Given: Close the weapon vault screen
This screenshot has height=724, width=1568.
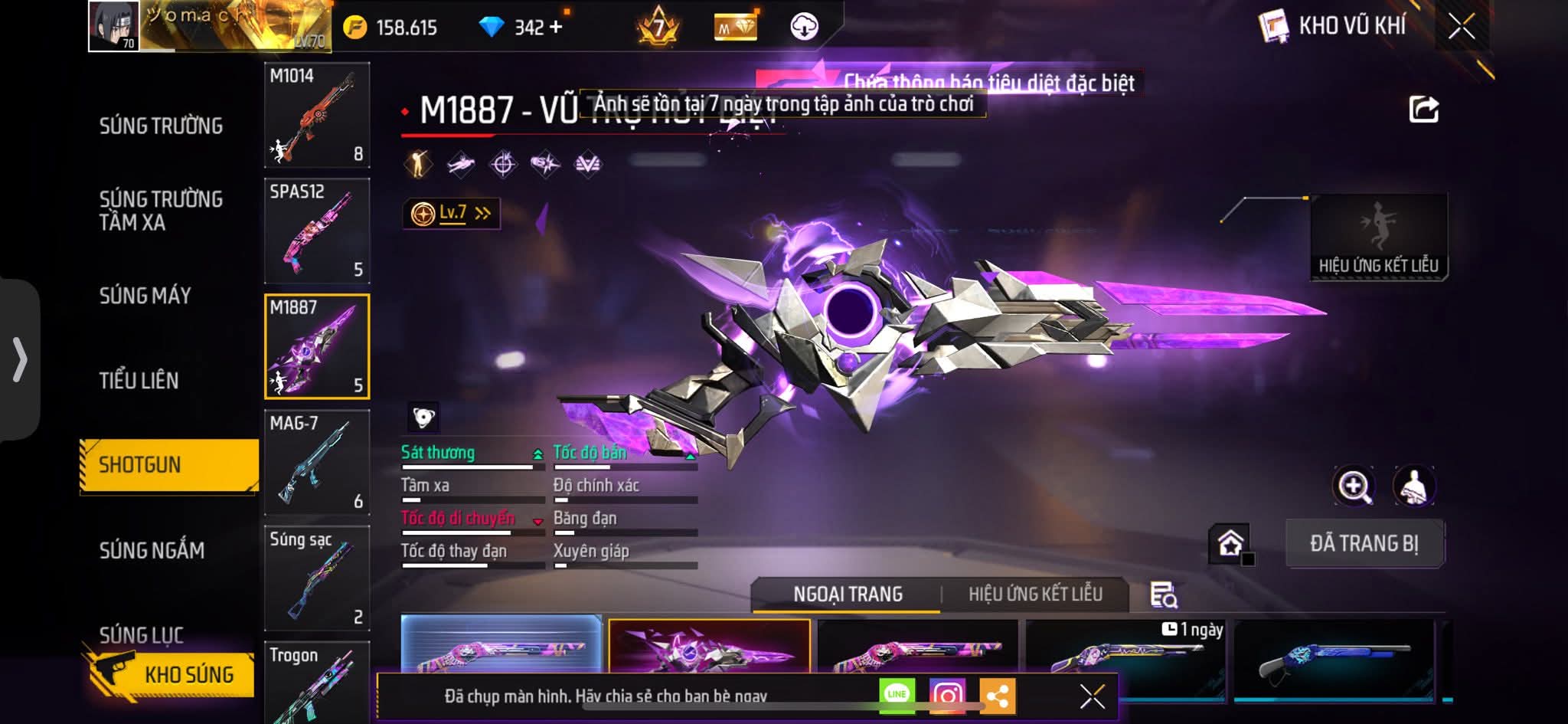Looking at the screenshot, I should click(1461, 28).
